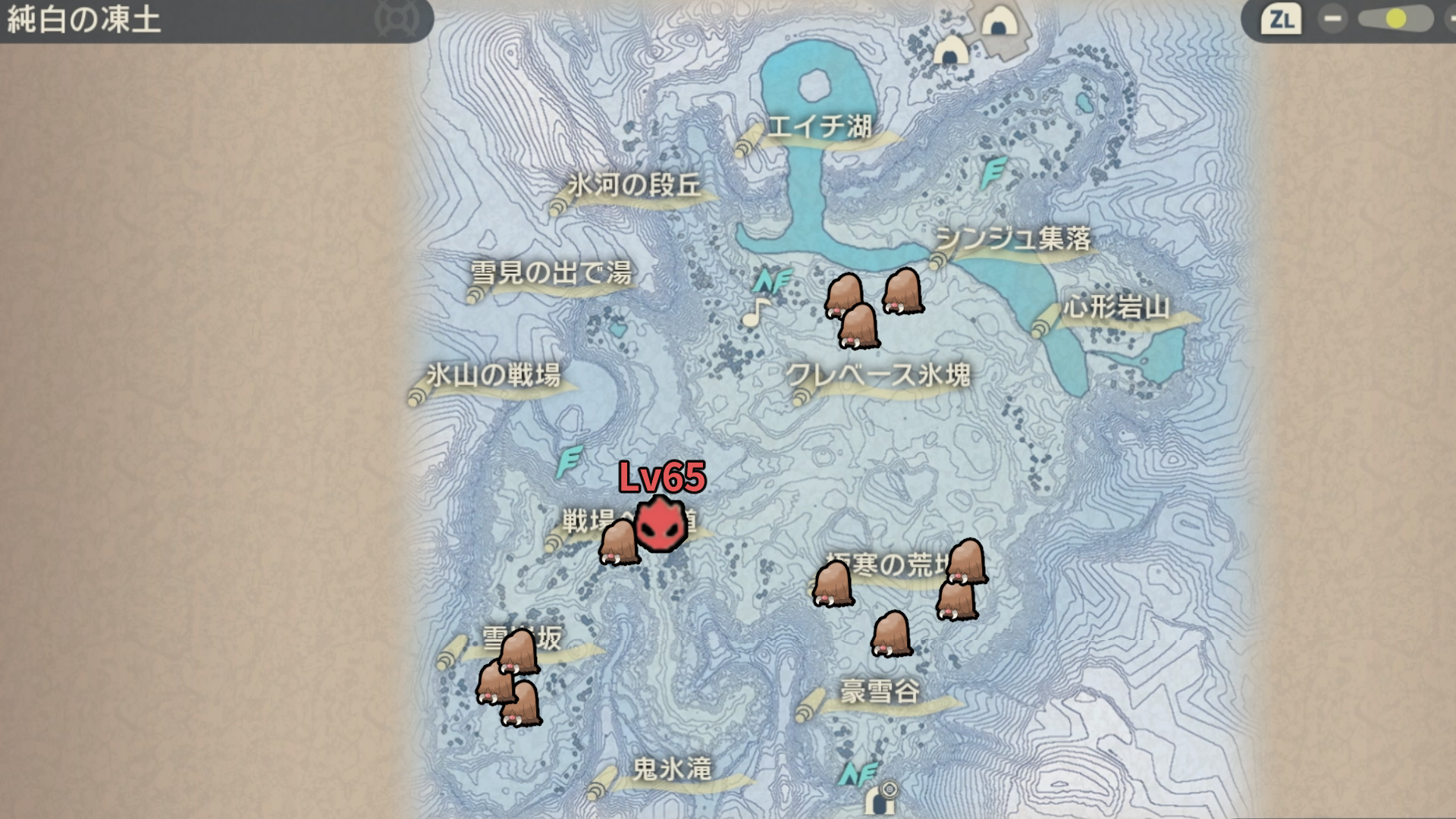Choose the 氷河の段丘 map label

[634, 186]
